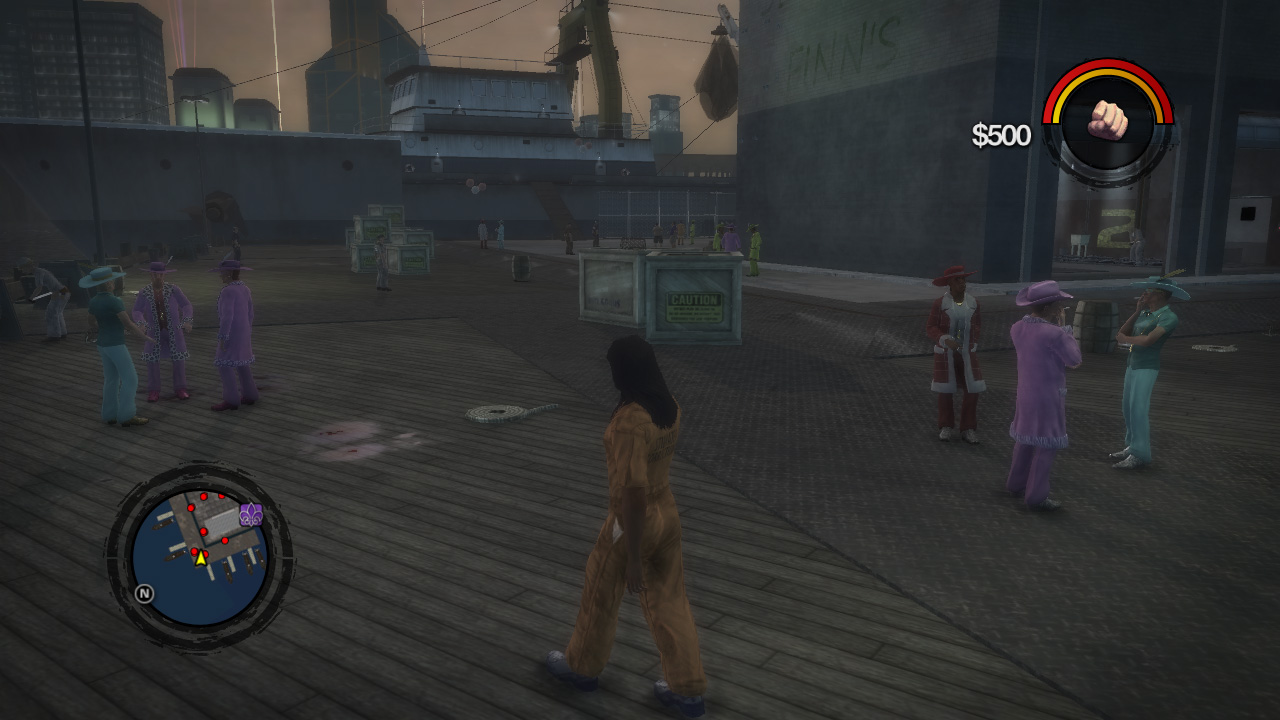Click the compass N indicator on the minimap

144,593
